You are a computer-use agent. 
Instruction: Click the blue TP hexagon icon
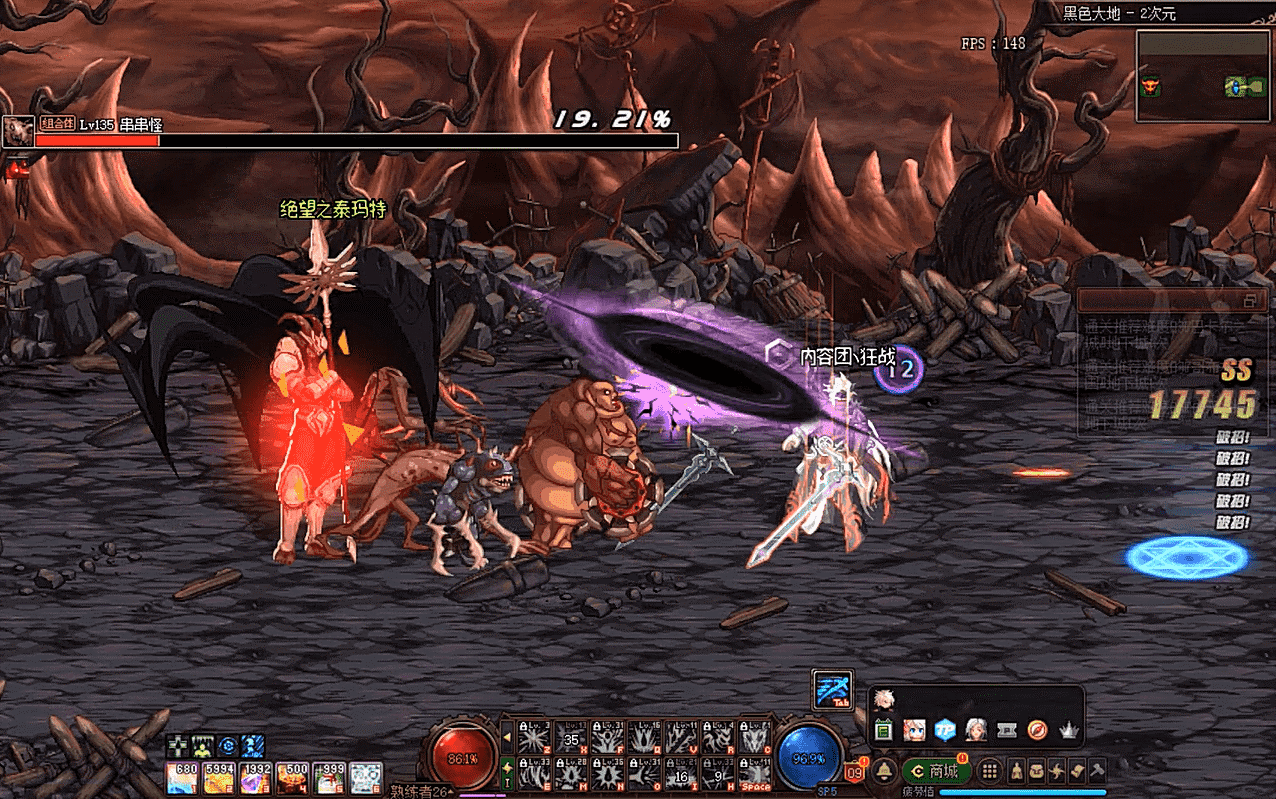[945, 731]
